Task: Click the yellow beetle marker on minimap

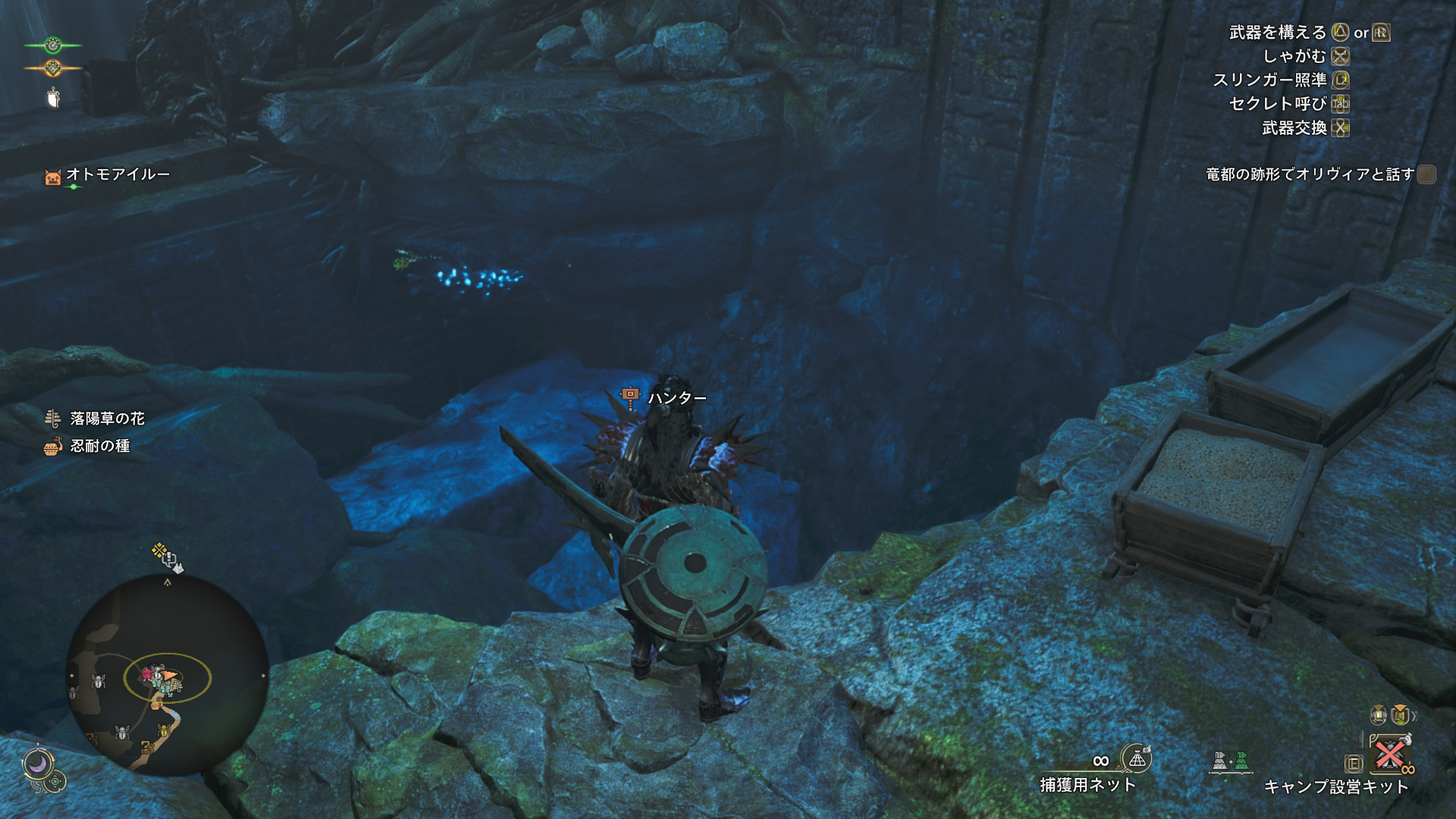Action: pyautogui.click(x=163, y=731)
